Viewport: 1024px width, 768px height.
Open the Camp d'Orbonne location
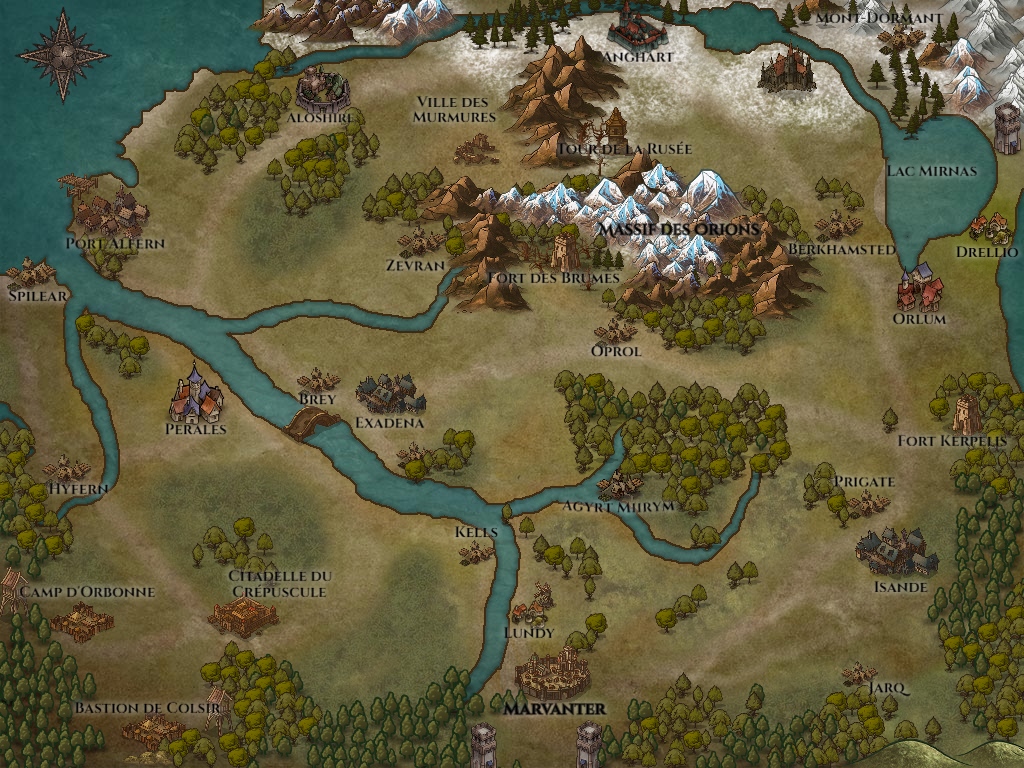[x=82, y=620]
